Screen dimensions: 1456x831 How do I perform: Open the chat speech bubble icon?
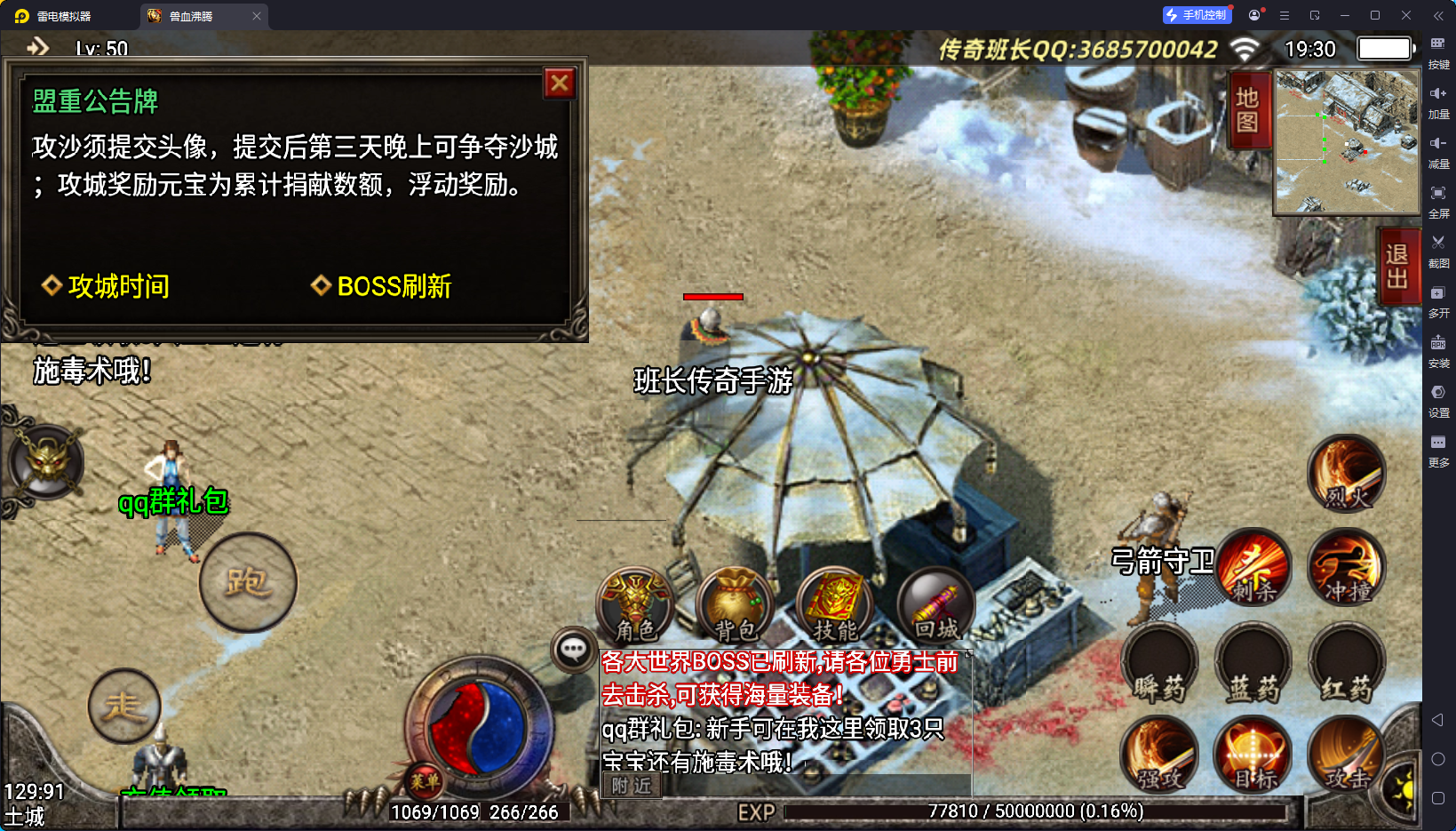pyautogui.click(x=573, y=650)
